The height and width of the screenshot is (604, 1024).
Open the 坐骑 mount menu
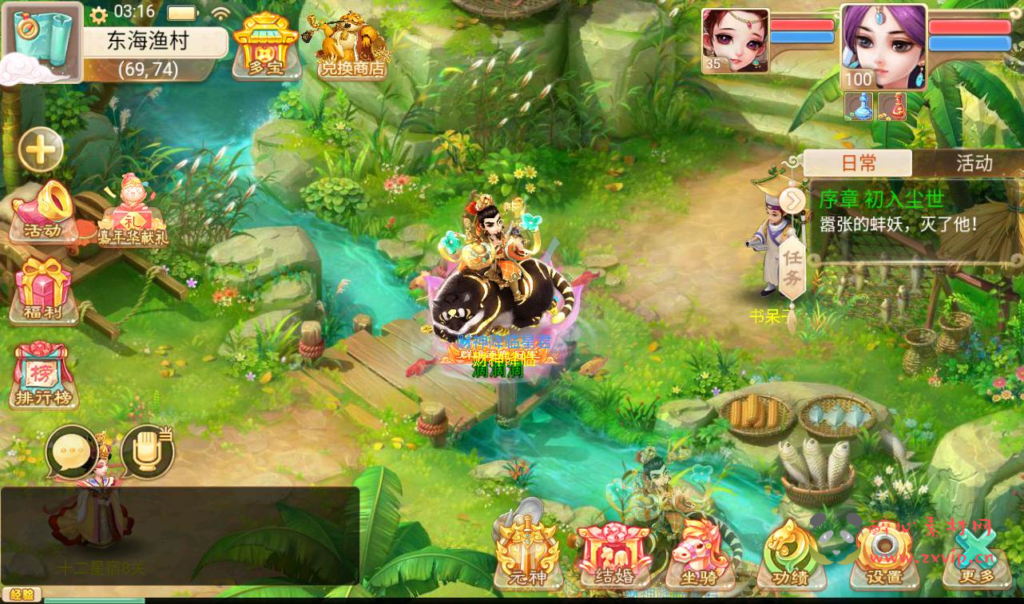tap(700, 556)
